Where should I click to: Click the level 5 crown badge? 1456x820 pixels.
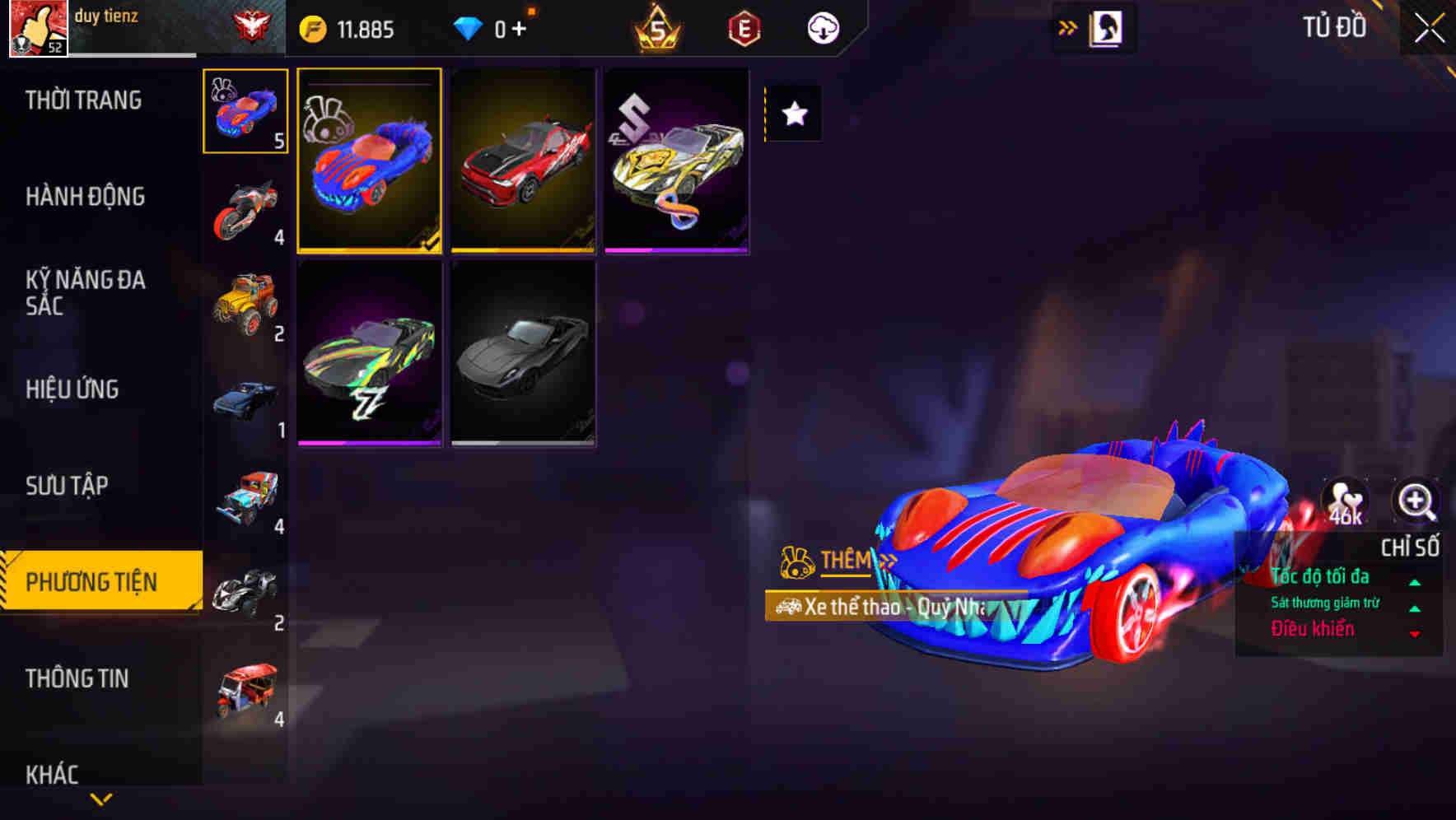click(656, 27)
